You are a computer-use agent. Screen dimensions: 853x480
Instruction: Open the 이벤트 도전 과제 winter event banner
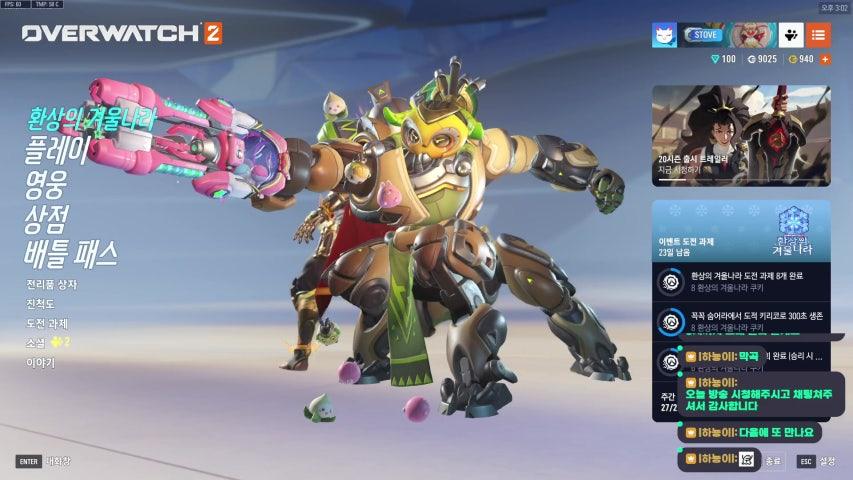(x=741, y=232)
